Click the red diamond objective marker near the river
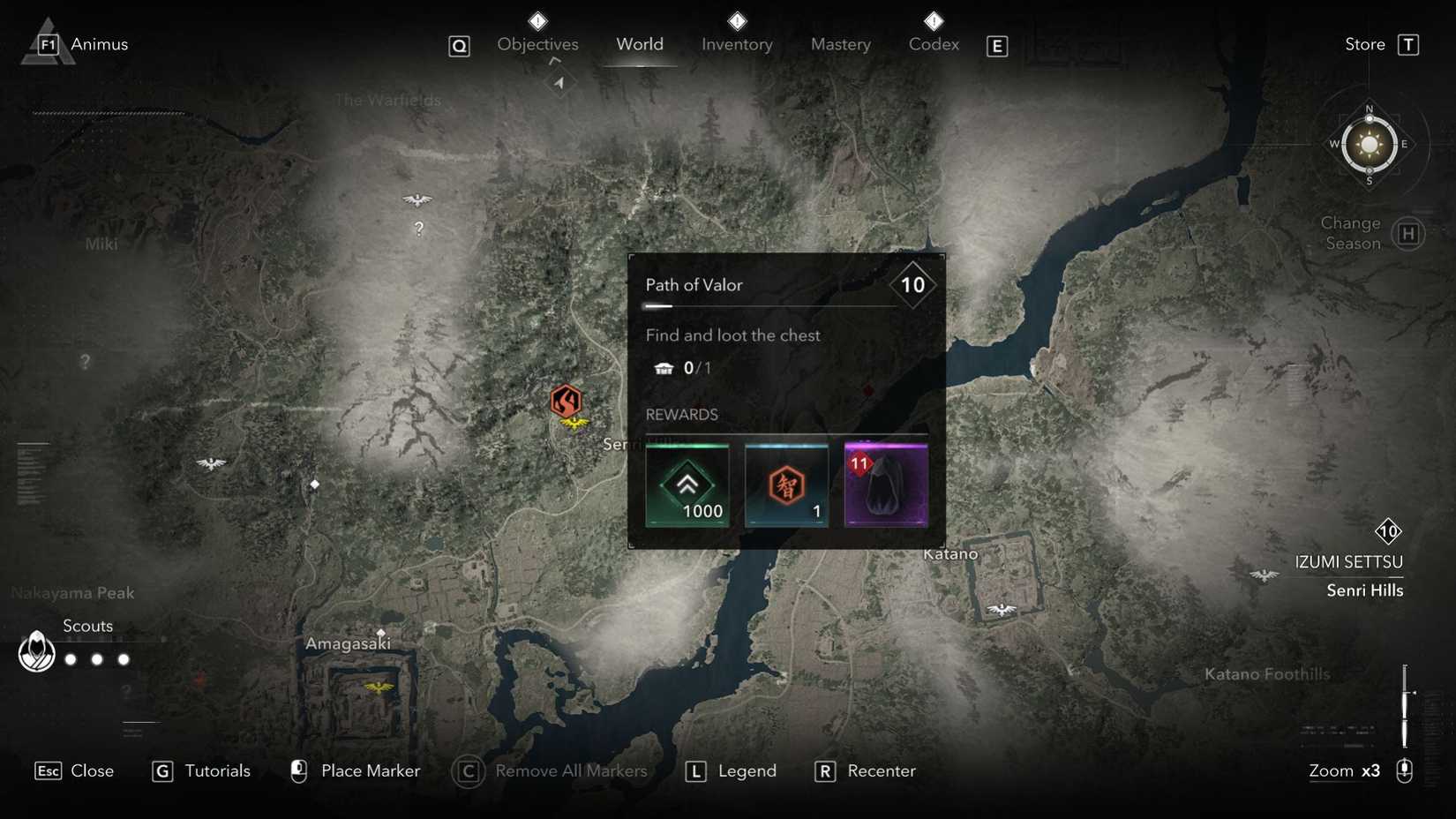Screen dimensions: 1456x819 click(867, 387)
